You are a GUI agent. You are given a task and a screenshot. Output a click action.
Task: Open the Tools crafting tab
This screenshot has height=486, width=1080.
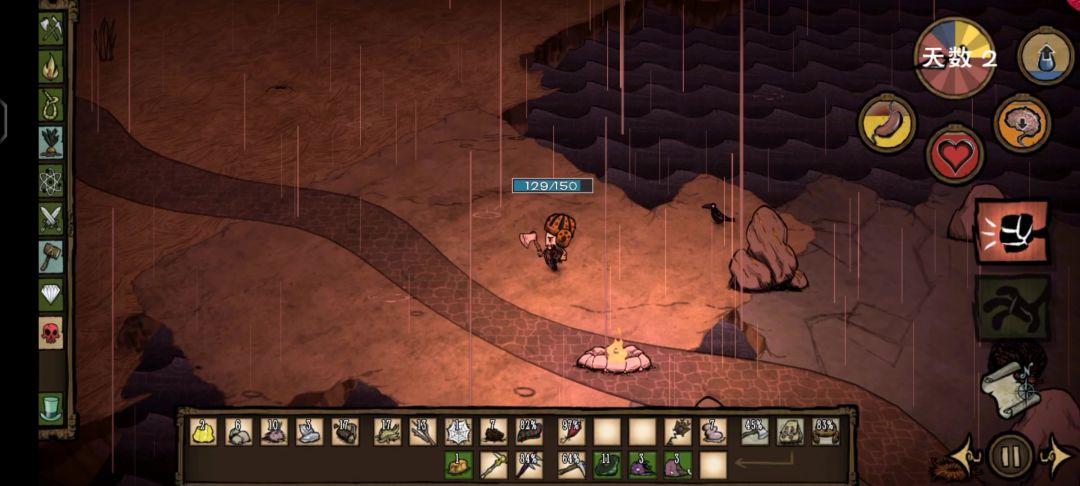tap(51, 28)
